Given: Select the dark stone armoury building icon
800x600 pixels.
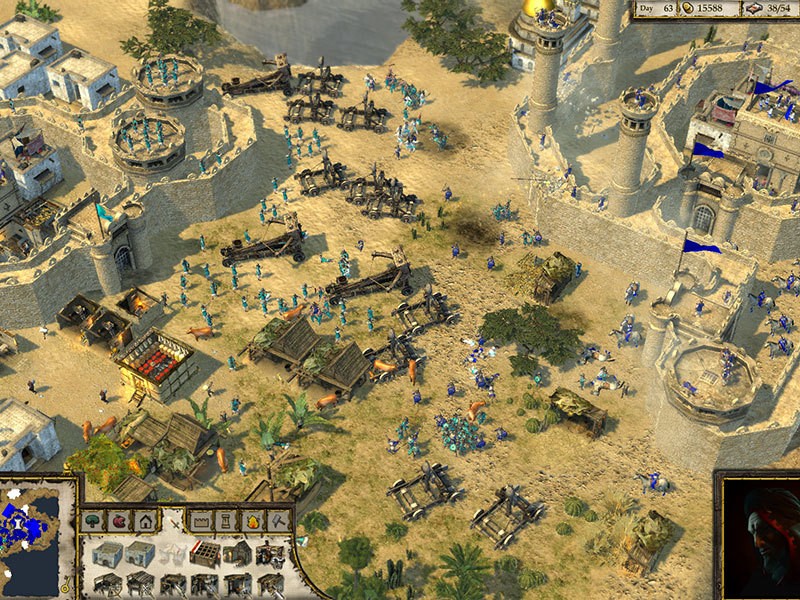Looking at the screenshot, I should 237,553.
